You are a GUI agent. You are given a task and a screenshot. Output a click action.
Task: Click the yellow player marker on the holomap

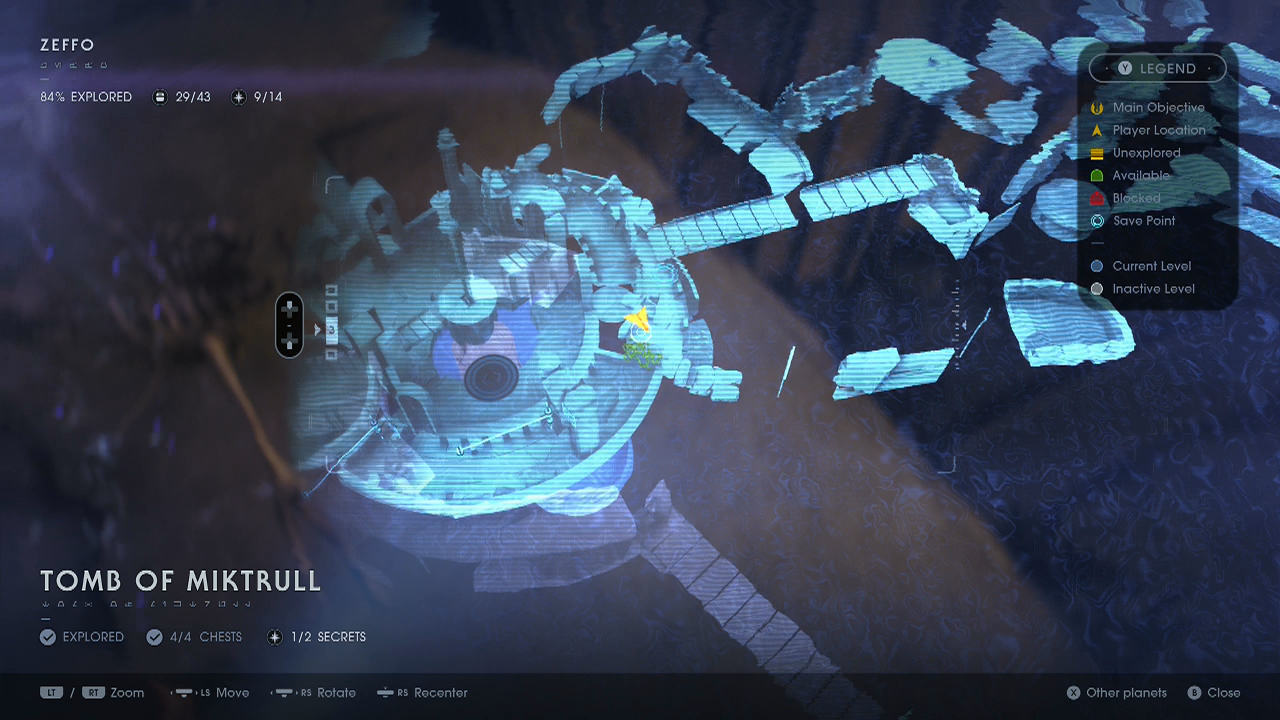[x=637, y=320]
